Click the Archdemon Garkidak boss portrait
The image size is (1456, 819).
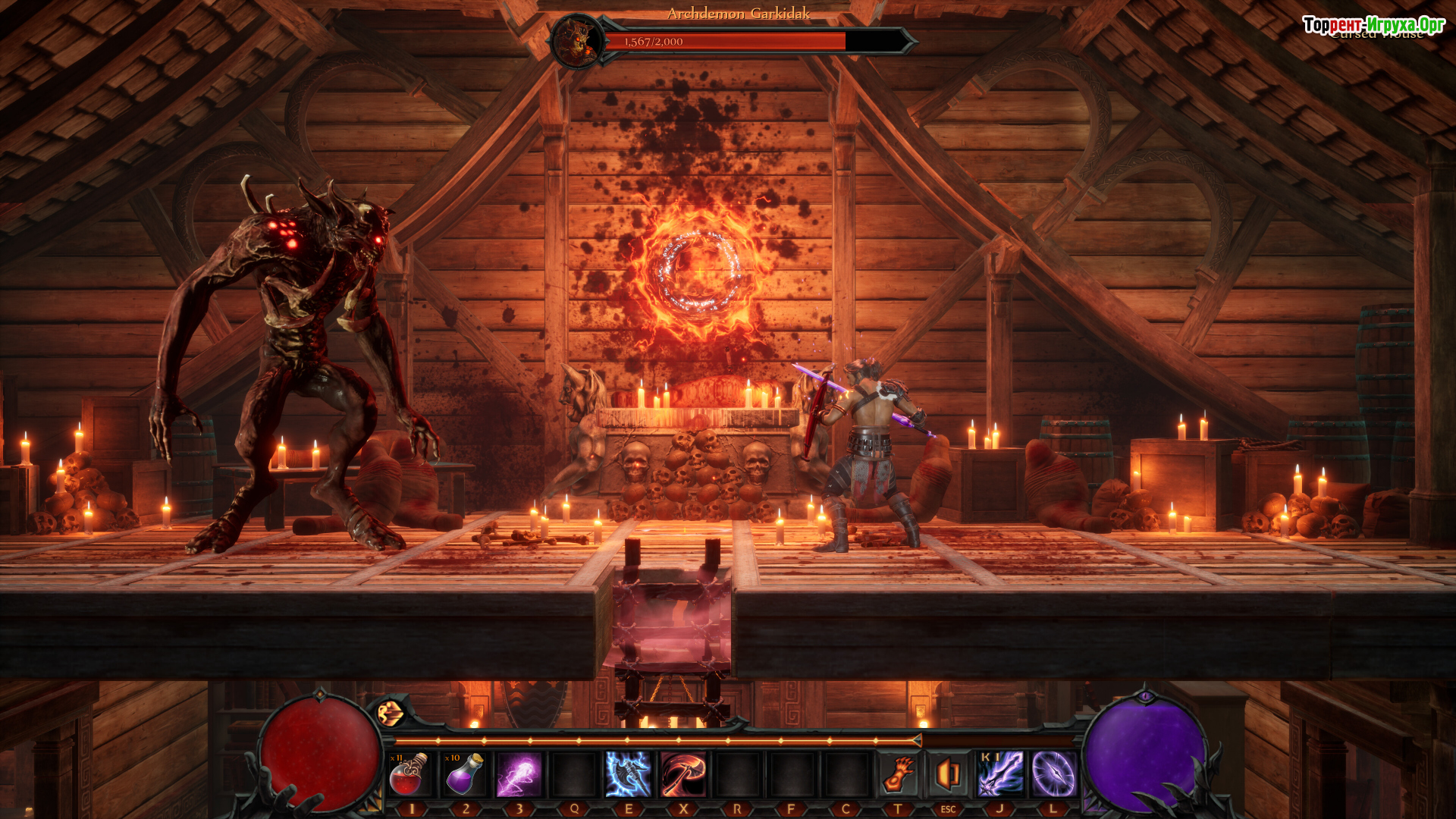[578, 42]
